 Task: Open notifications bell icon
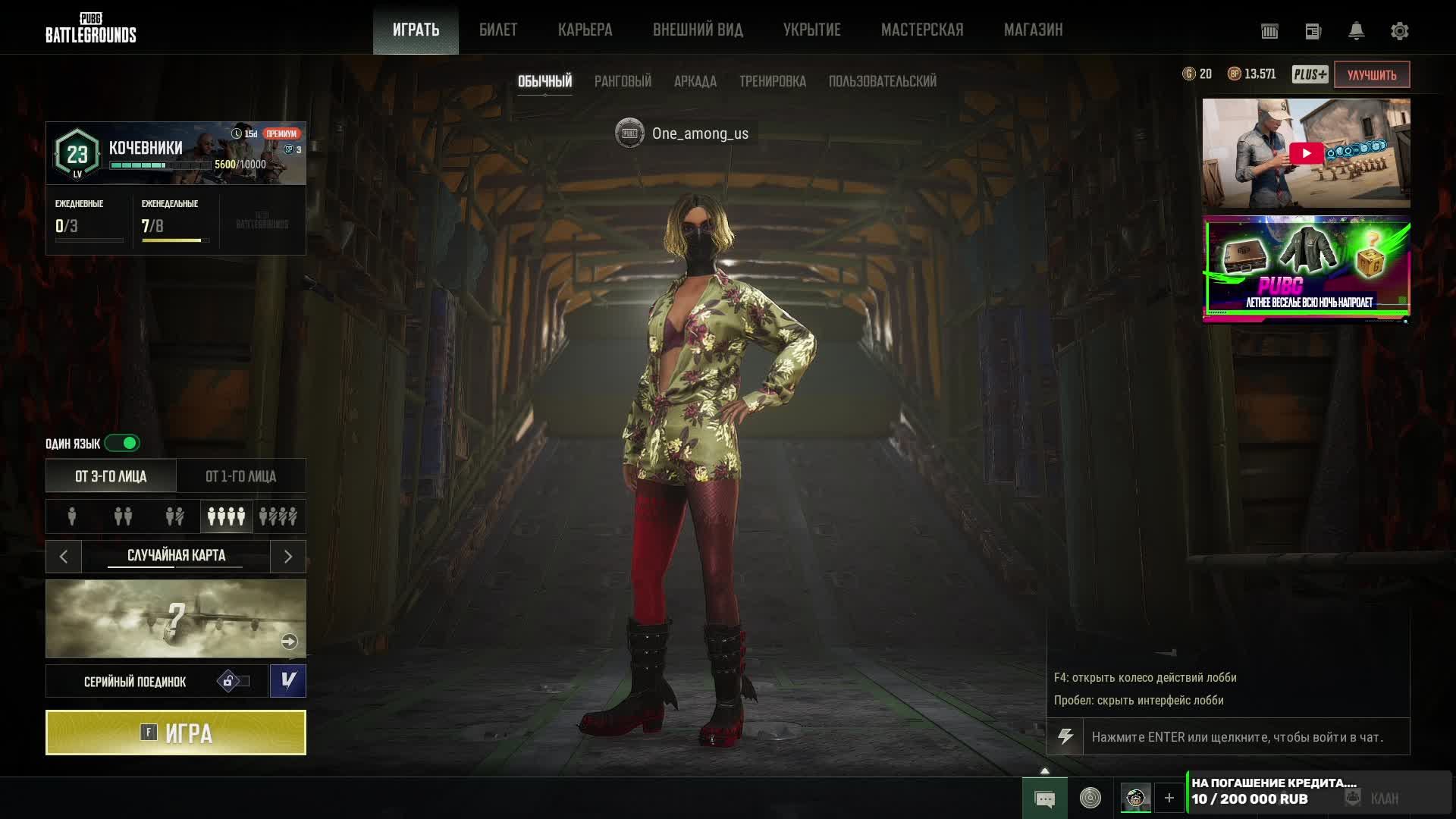tap(1356, 31)
